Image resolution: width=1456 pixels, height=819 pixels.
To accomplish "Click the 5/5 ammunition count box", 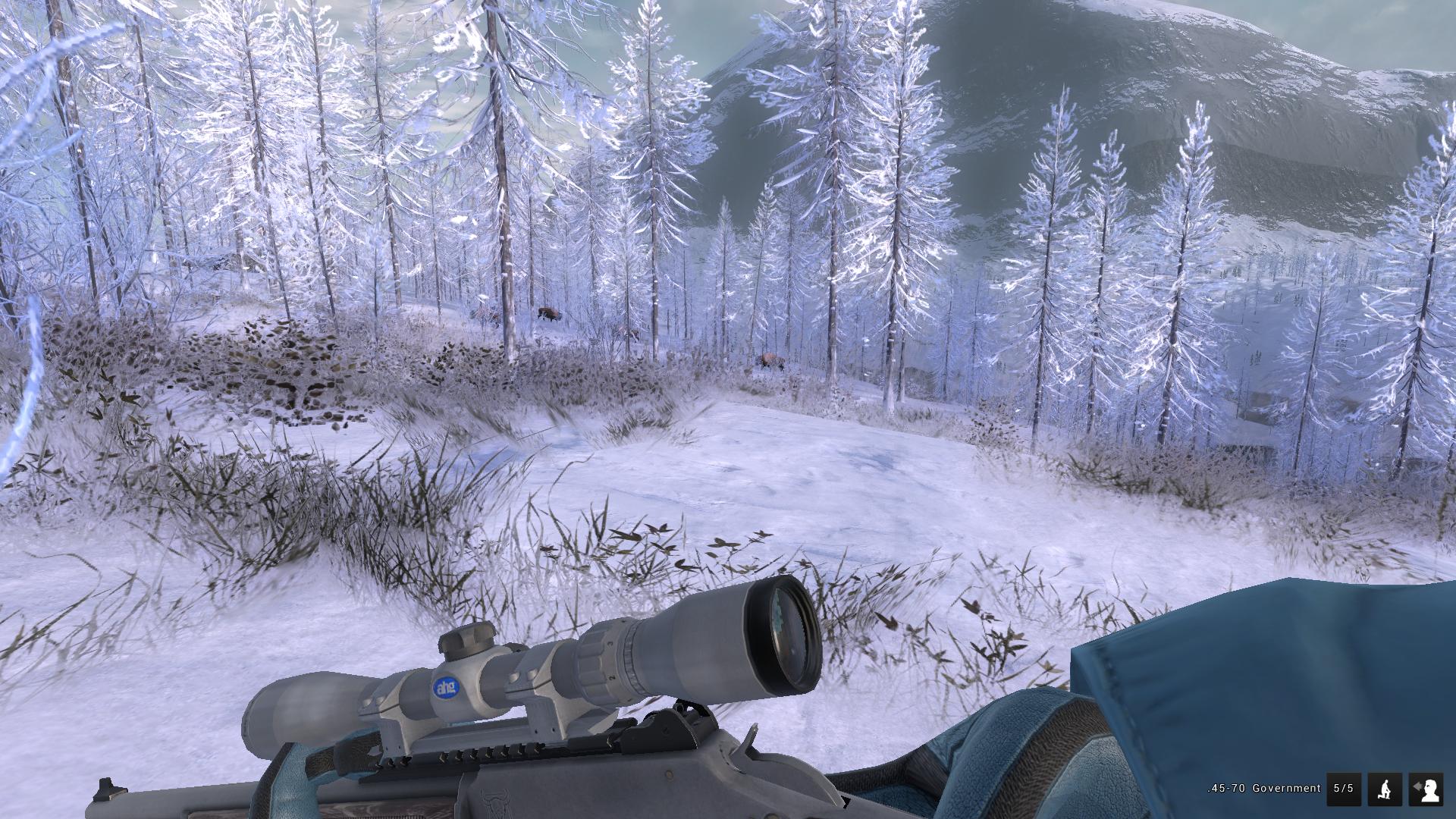I will (1344, 789).
